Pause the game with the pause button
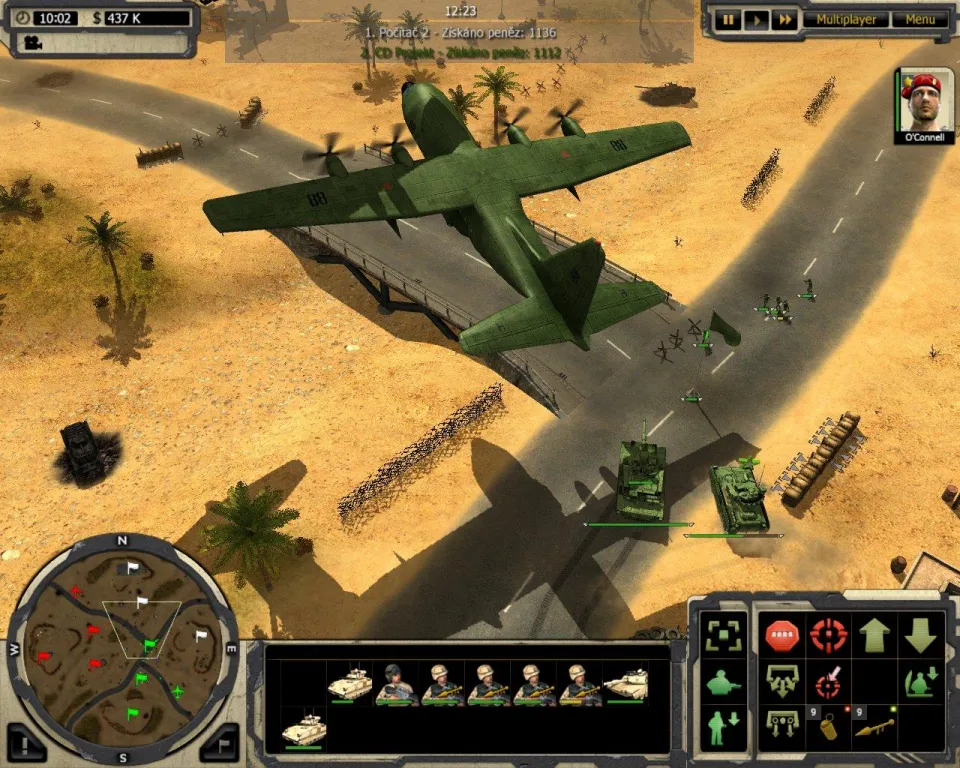960x768 pixels. 728,20
